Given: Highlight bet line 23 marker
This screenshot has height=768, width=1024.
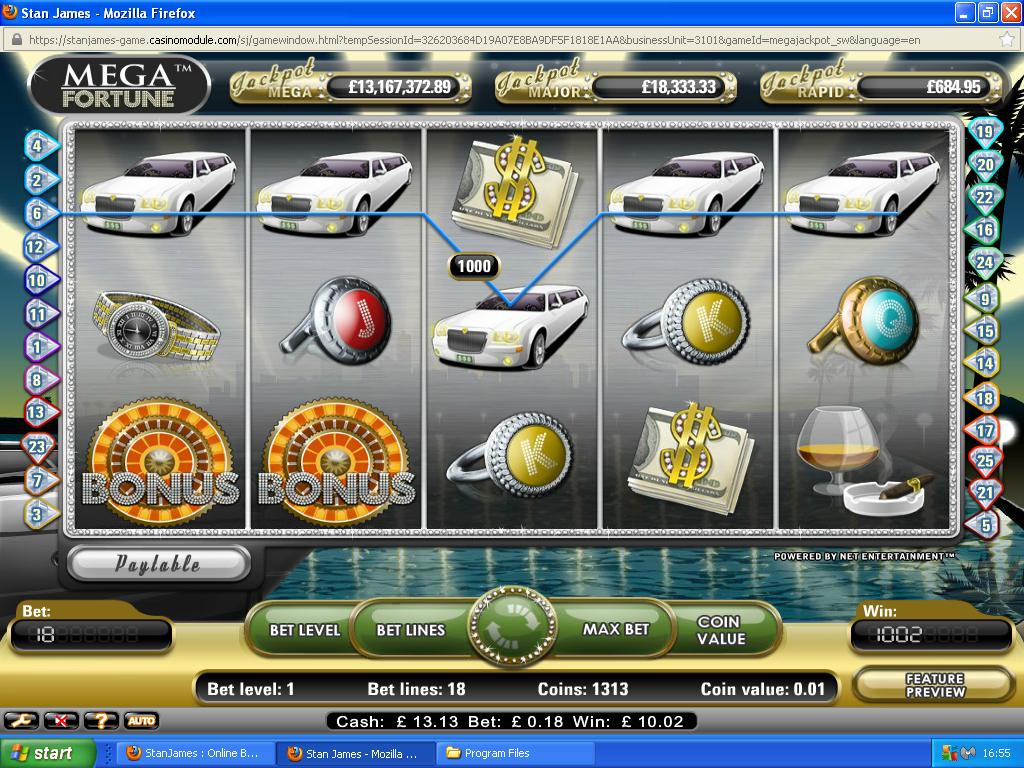Looking at the screenshot, I should [37, 447].
